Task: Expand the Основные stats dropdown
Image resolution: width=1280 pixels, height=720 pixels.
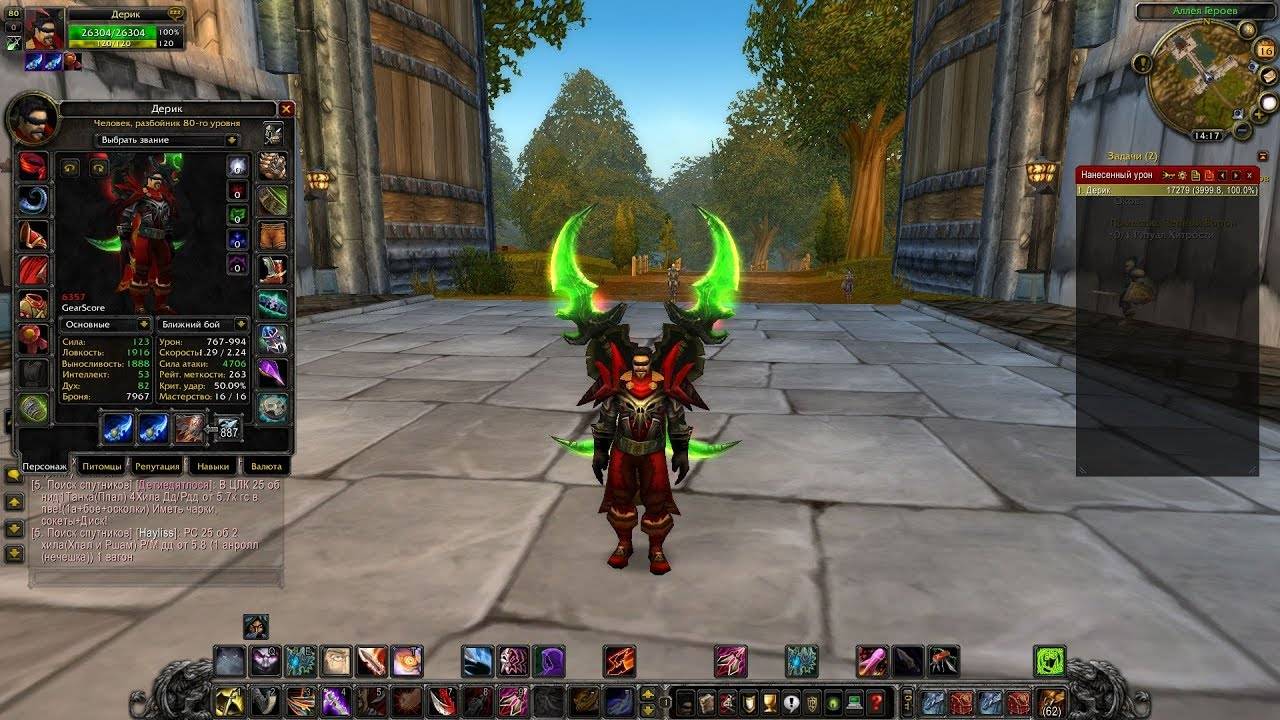Action: click(x=105, y=325)
